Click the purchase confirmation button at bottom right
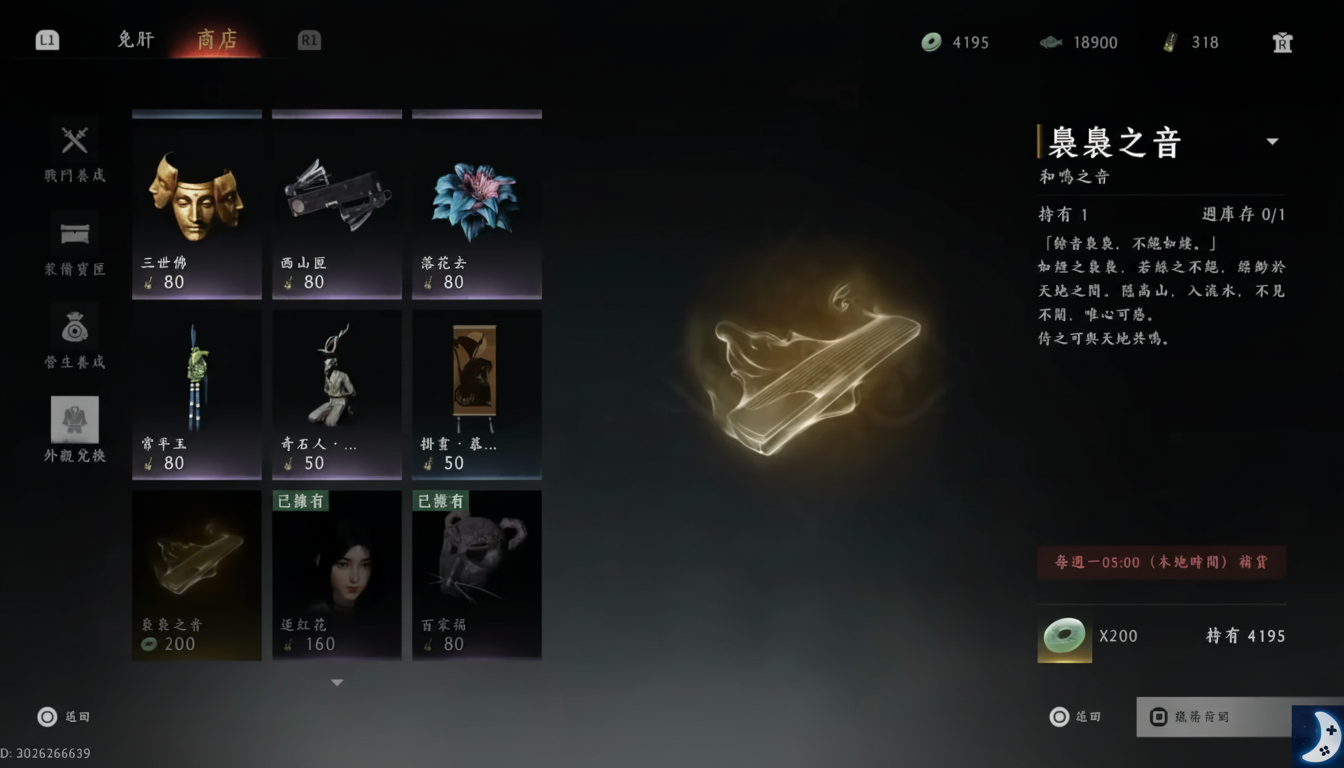This screenshot has height=768, width=1344. (1213, 717)
